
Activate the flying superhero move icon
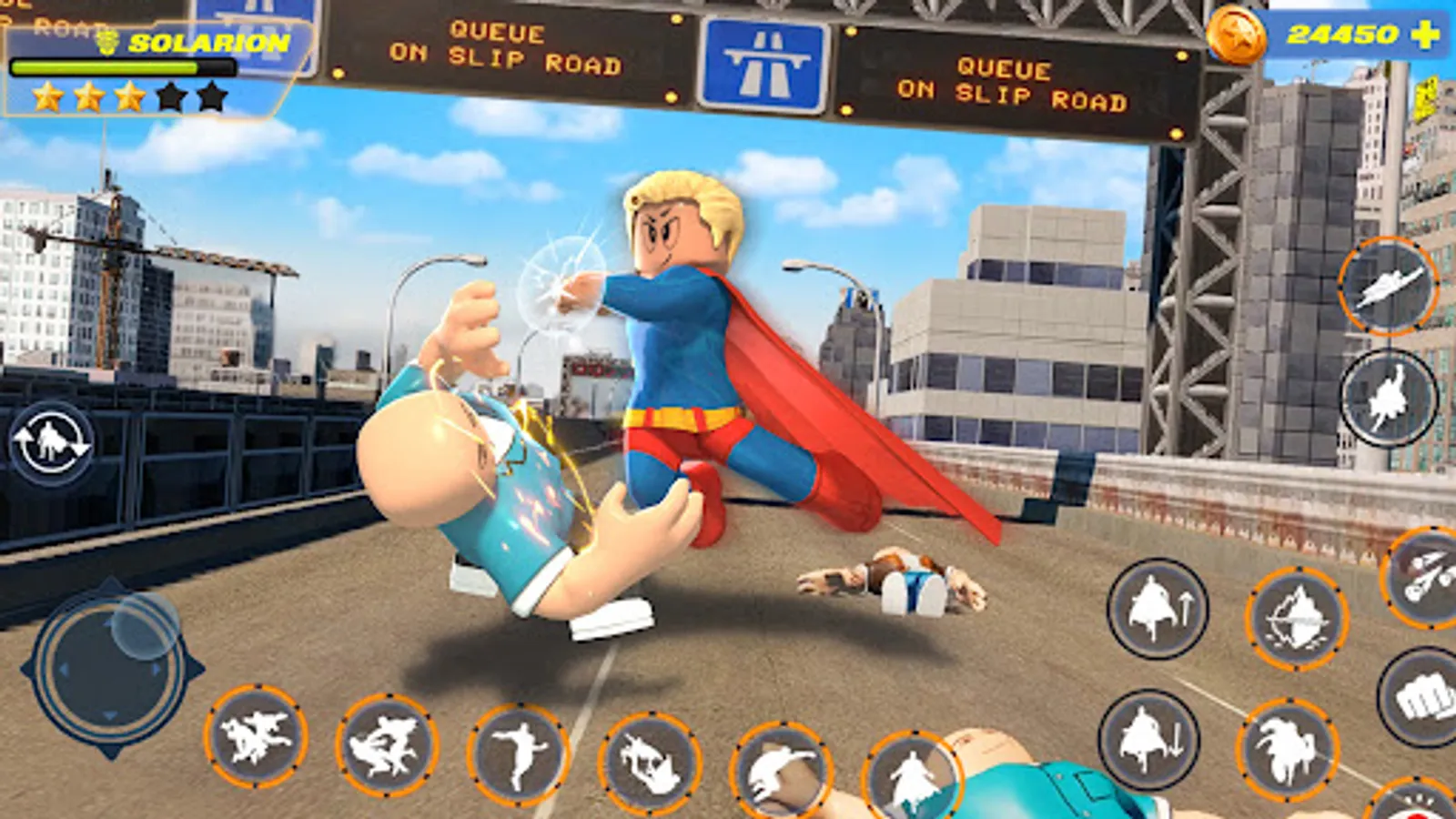1390,287
